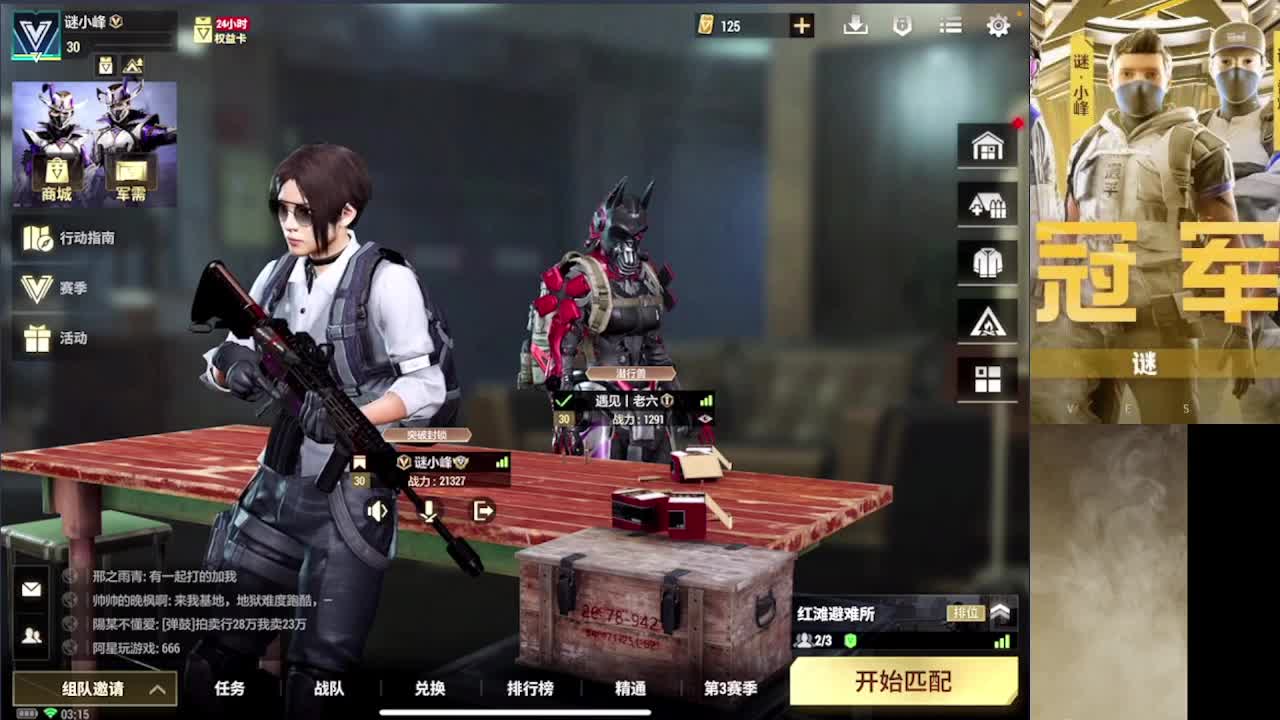Collapse the 组队邀请 panel via its chevron

pyautogui.click(x=156, y=690)
